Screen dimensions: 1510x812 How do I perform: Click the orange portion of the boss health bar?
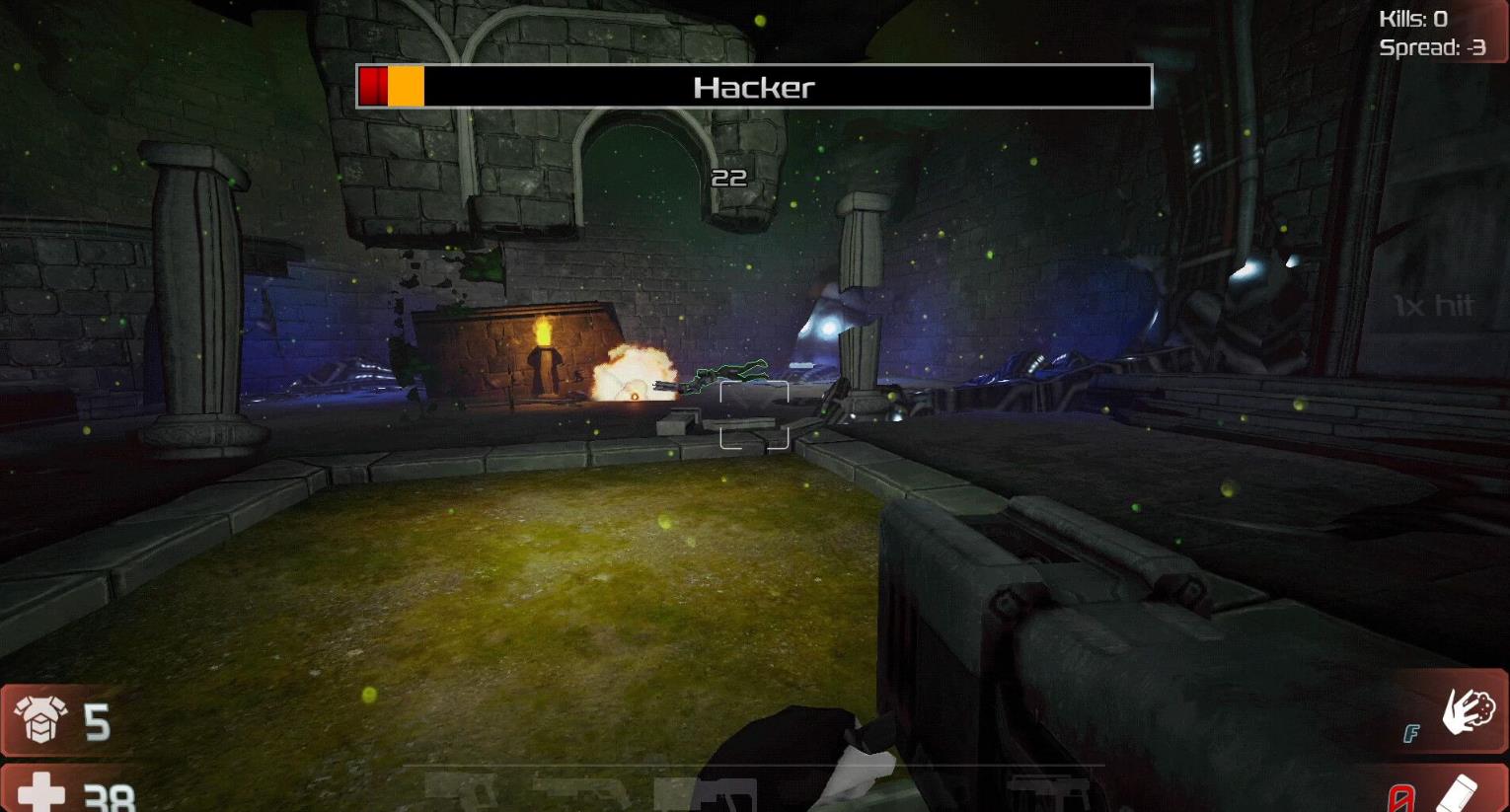tap(405, 87)
